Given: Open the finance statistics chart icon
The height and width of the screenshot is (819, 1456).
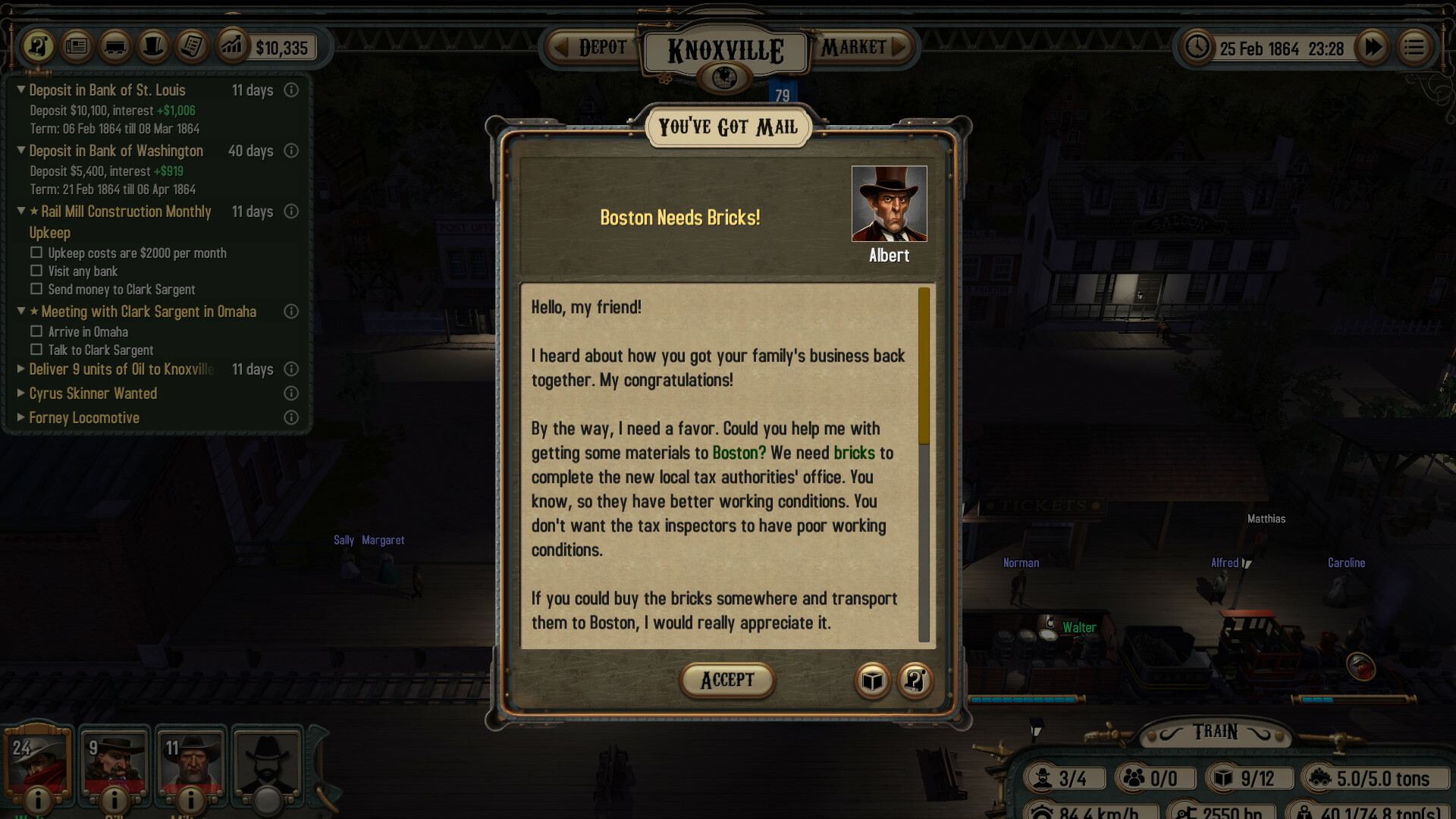Looking at the screenshot, I should tap(233, 46).
